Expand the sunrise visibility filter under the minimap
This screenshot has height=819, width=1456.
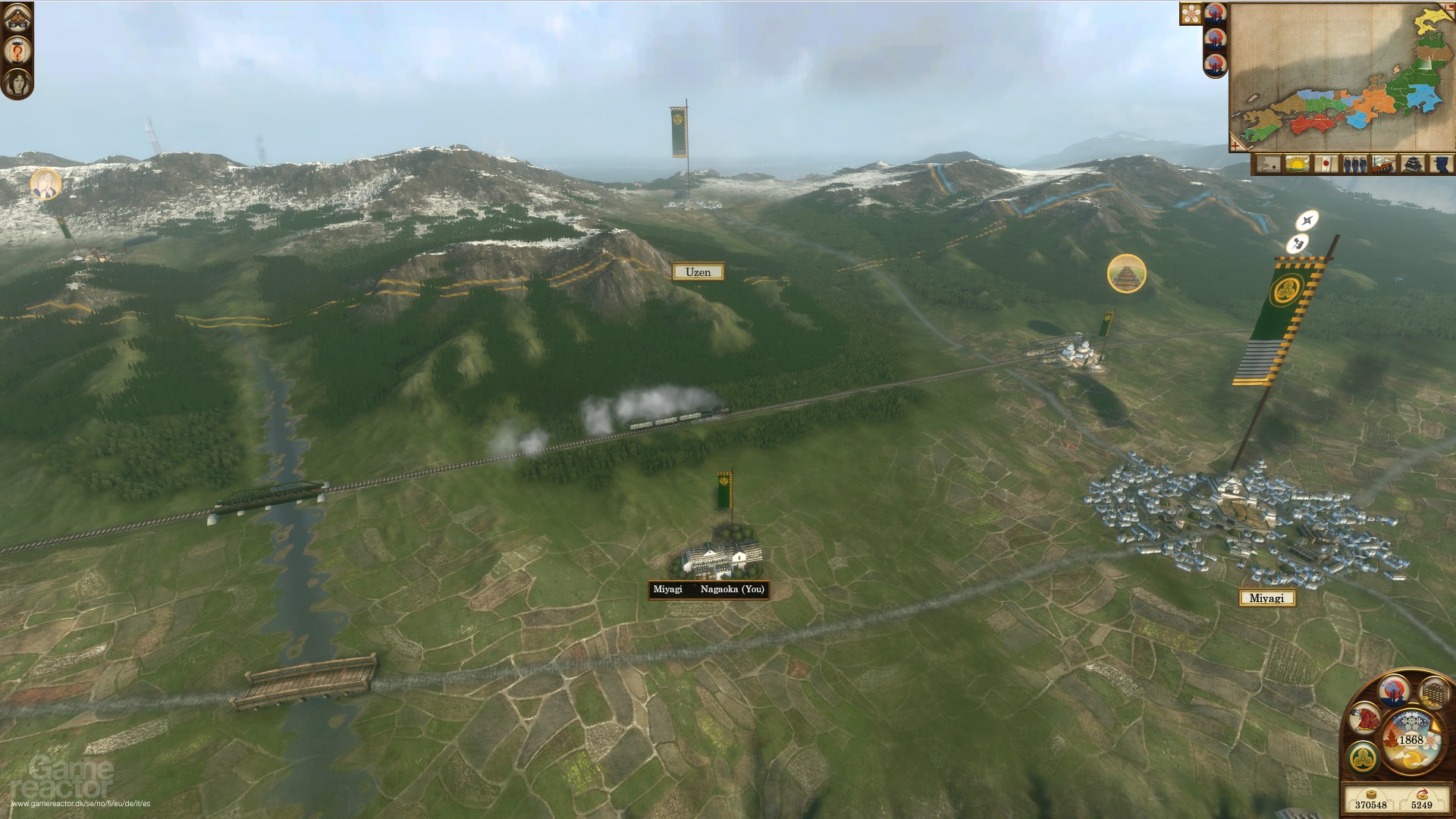click(1297, 164)
